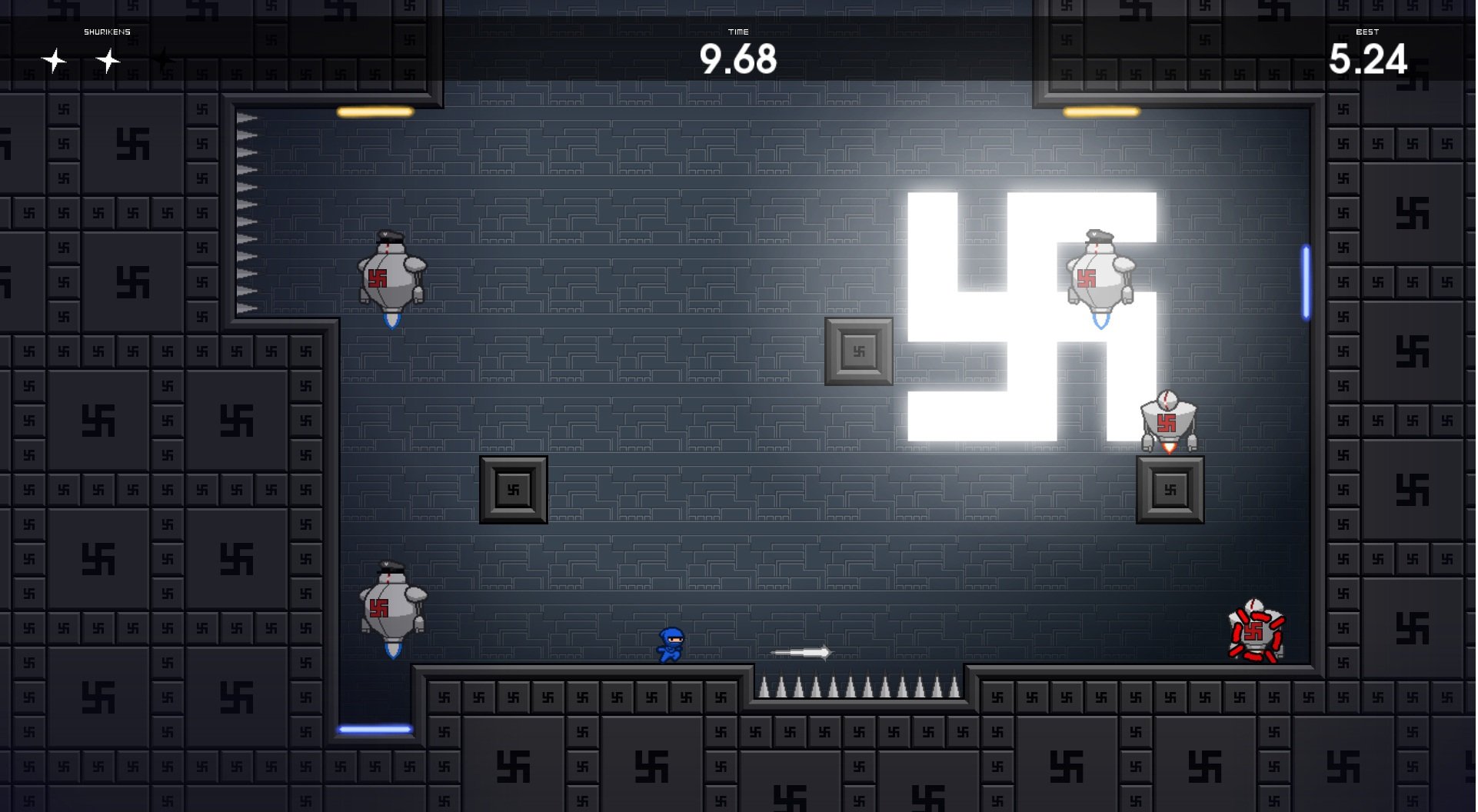Toggle the yellow energy bar on the right ceiling

pyautogui.click(x=1101, y=112)
